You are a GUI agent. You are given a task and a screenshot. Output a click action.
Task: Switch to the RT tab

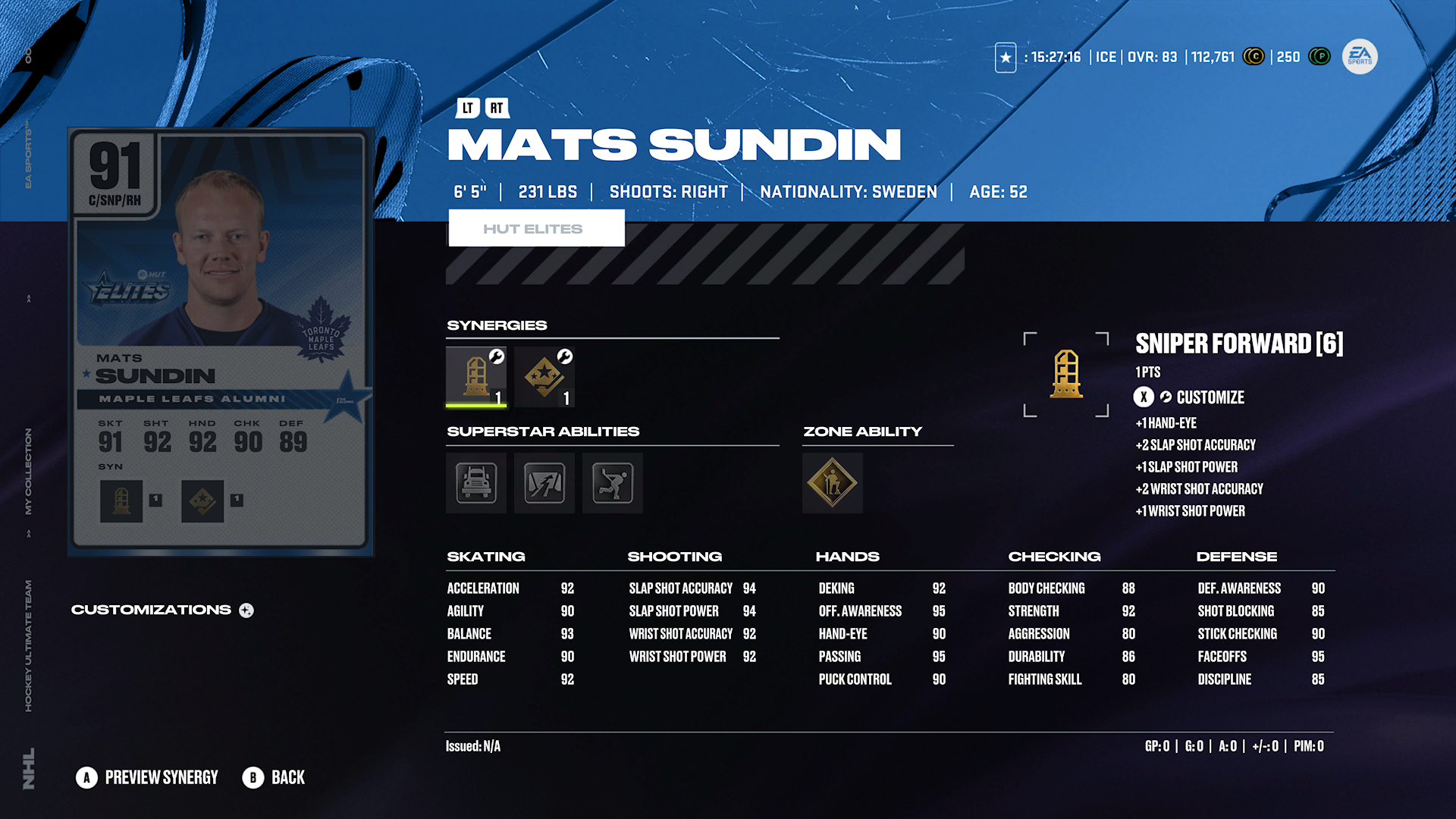pos(497,108)
